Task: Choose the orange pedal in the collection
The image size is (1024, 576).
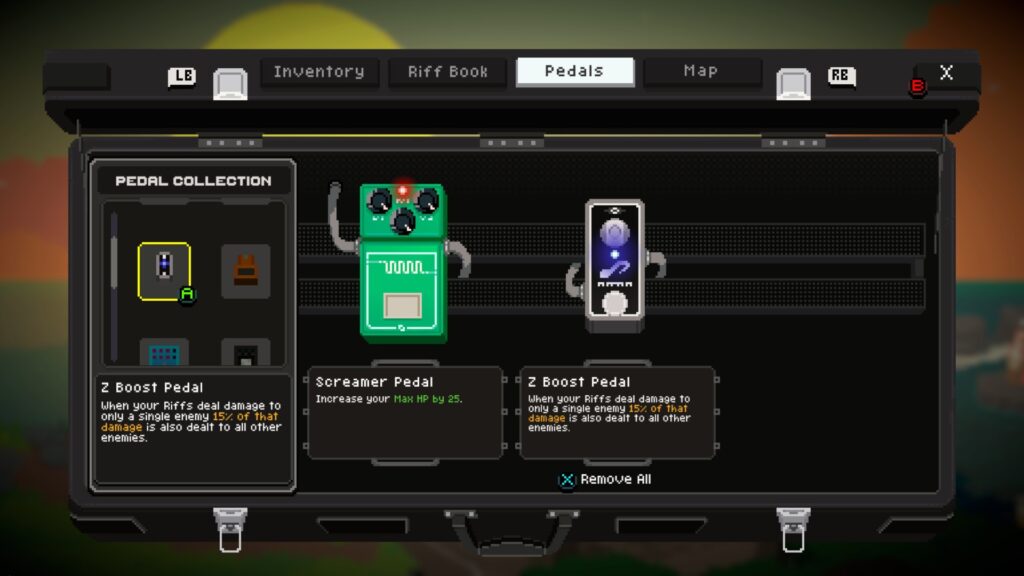Action: (x=245, y=269)
